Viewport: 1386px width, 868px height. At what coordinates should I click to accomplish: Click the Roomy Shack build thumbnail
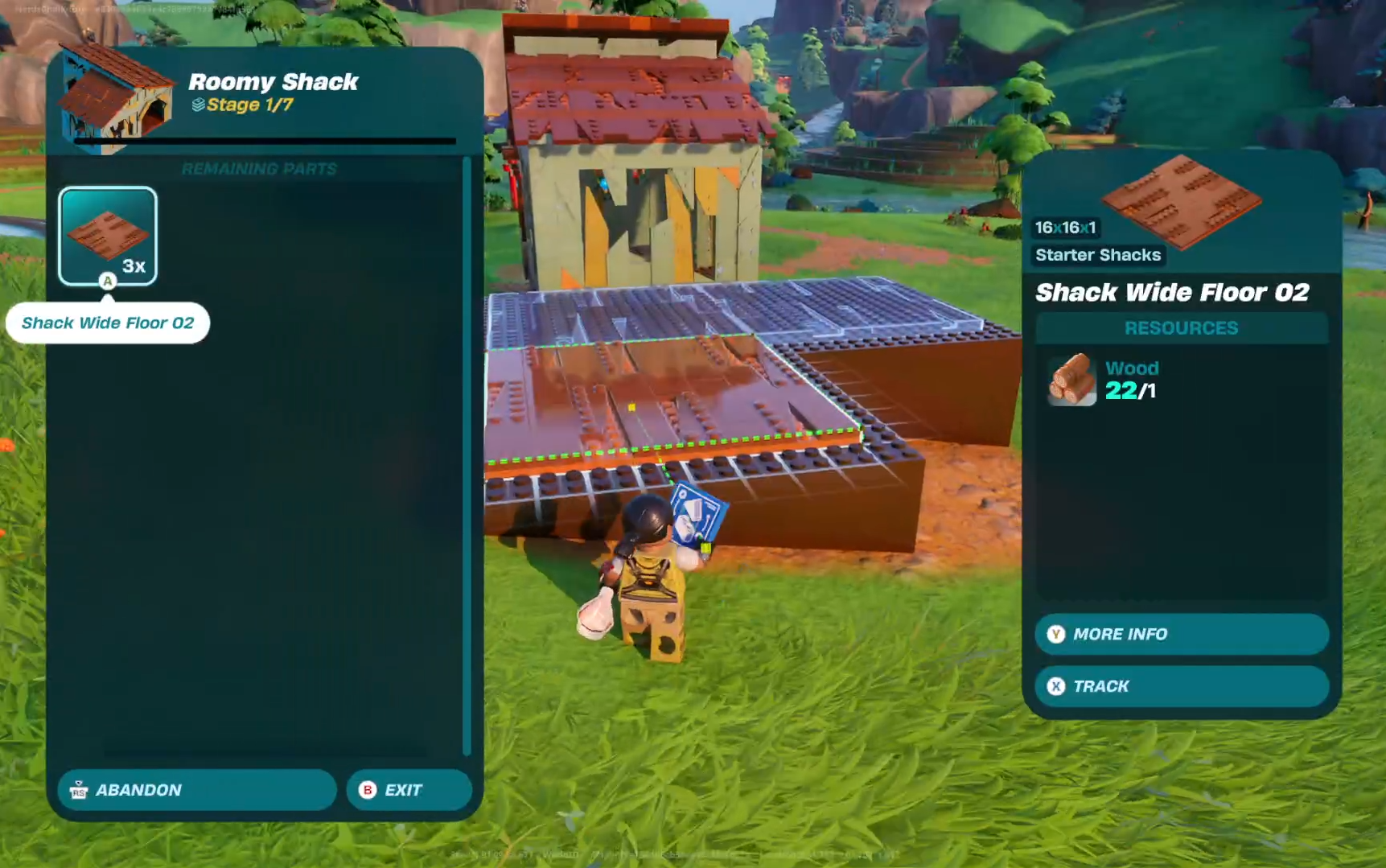pos(117,97)
